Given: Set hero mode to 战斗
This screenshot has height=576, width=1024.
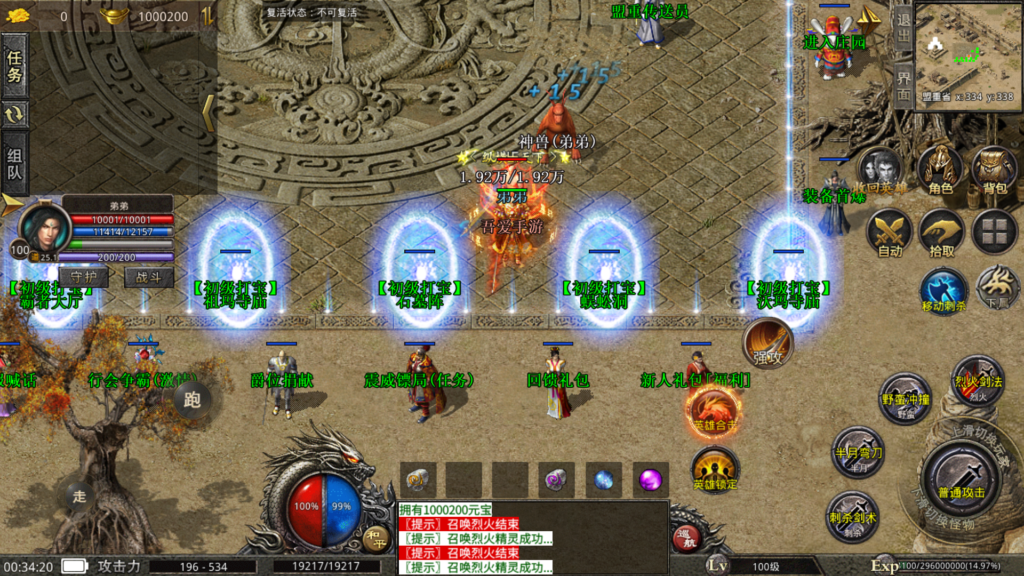Looking at the screenshot, I should pyautogui.click(x=149, y=277).
